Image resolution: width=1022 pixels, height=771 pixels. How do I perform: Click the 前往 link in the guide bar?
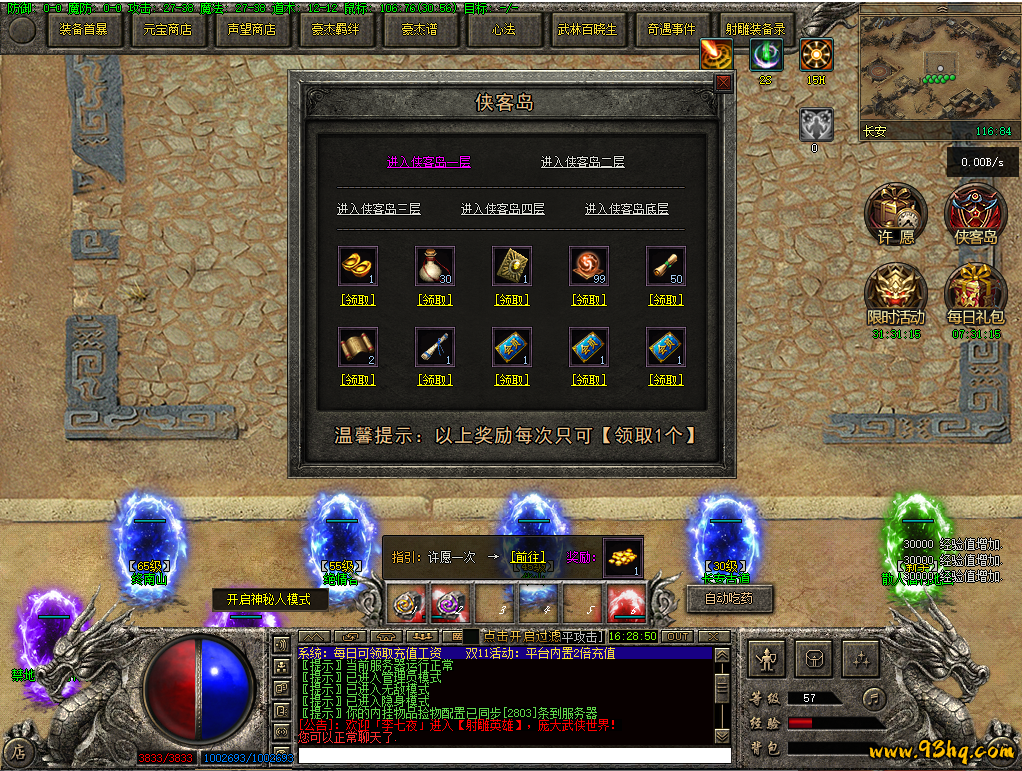coord(527,557)
